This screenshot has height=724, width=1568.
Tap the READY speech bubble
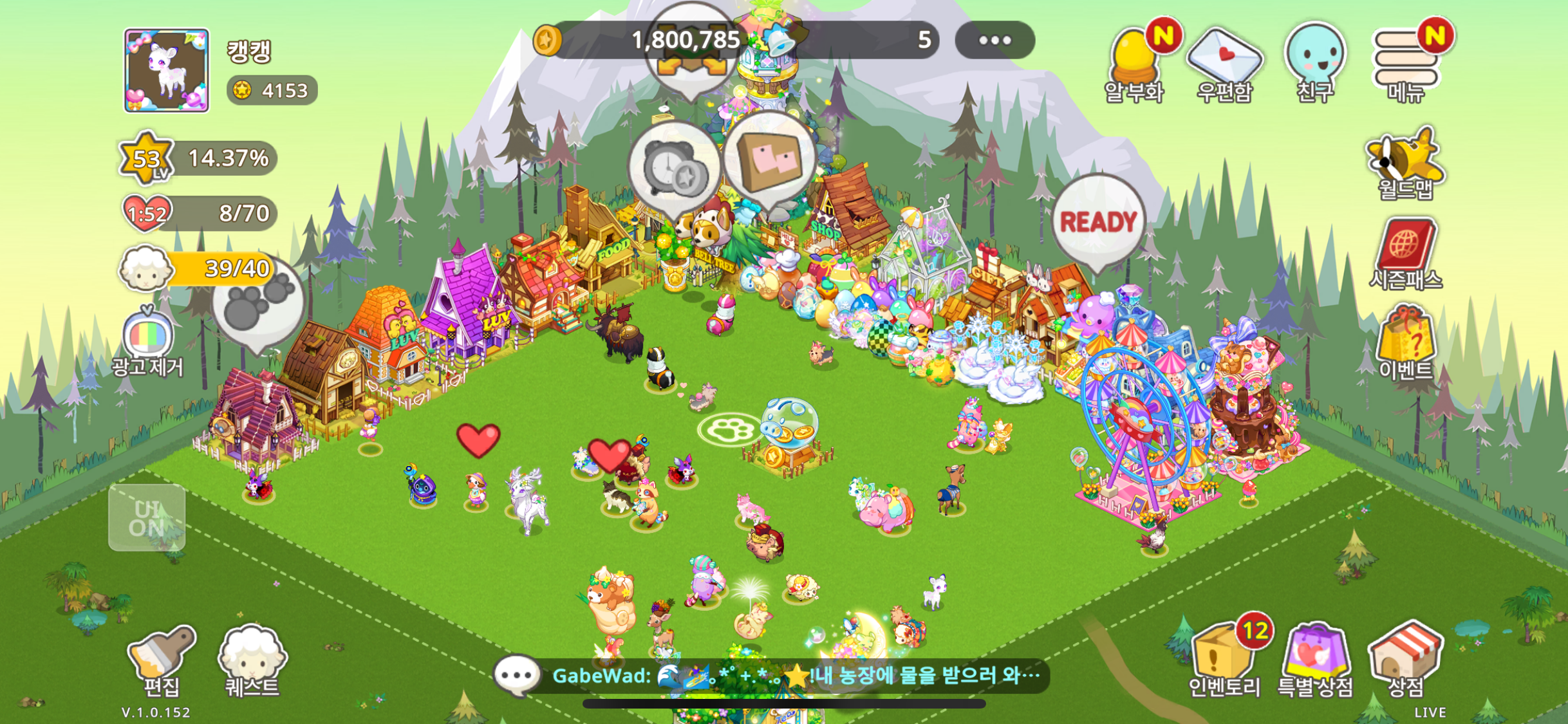1098,223
